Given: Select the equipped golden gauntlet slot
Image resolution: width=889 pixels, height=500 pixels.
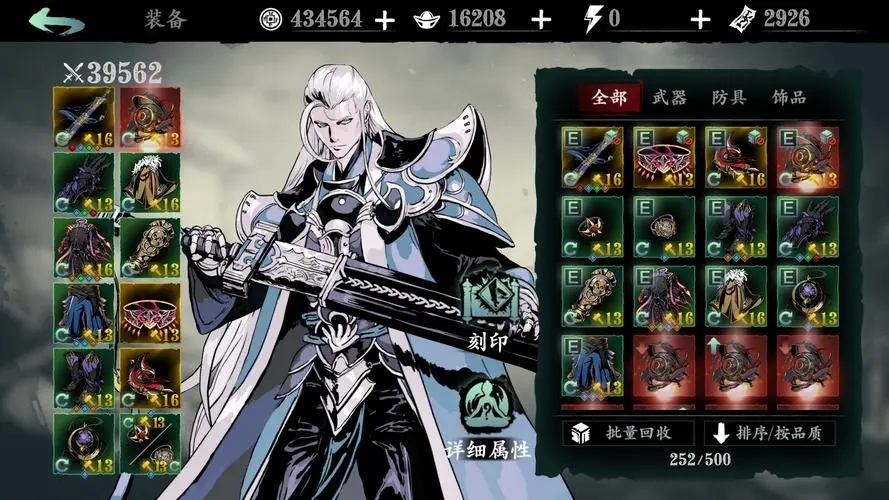Looking at the screenshot, I should pyautogui.click(x=150, y=247).
